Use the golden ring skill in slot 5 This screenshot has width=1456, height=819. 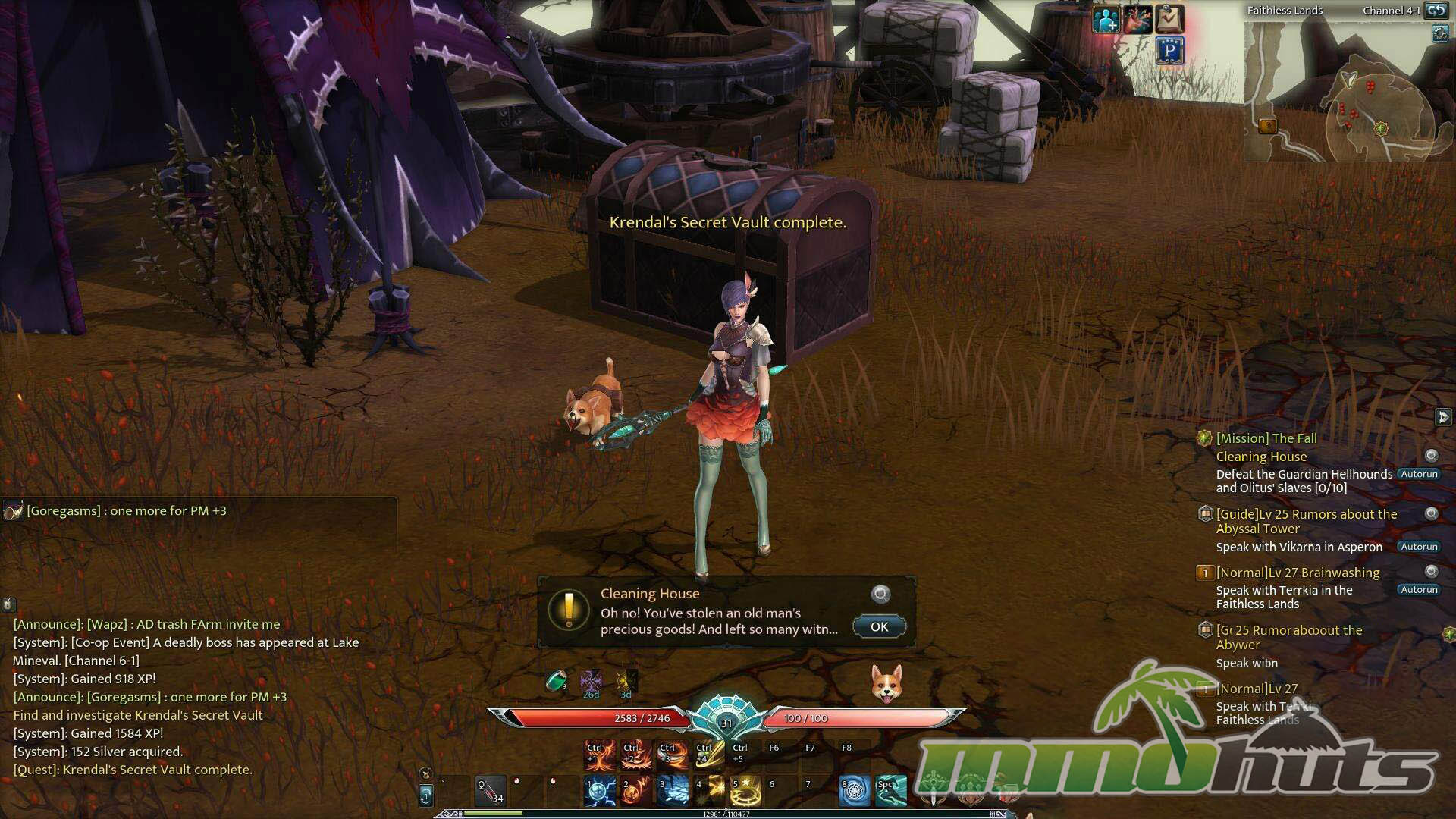[745, 790]
